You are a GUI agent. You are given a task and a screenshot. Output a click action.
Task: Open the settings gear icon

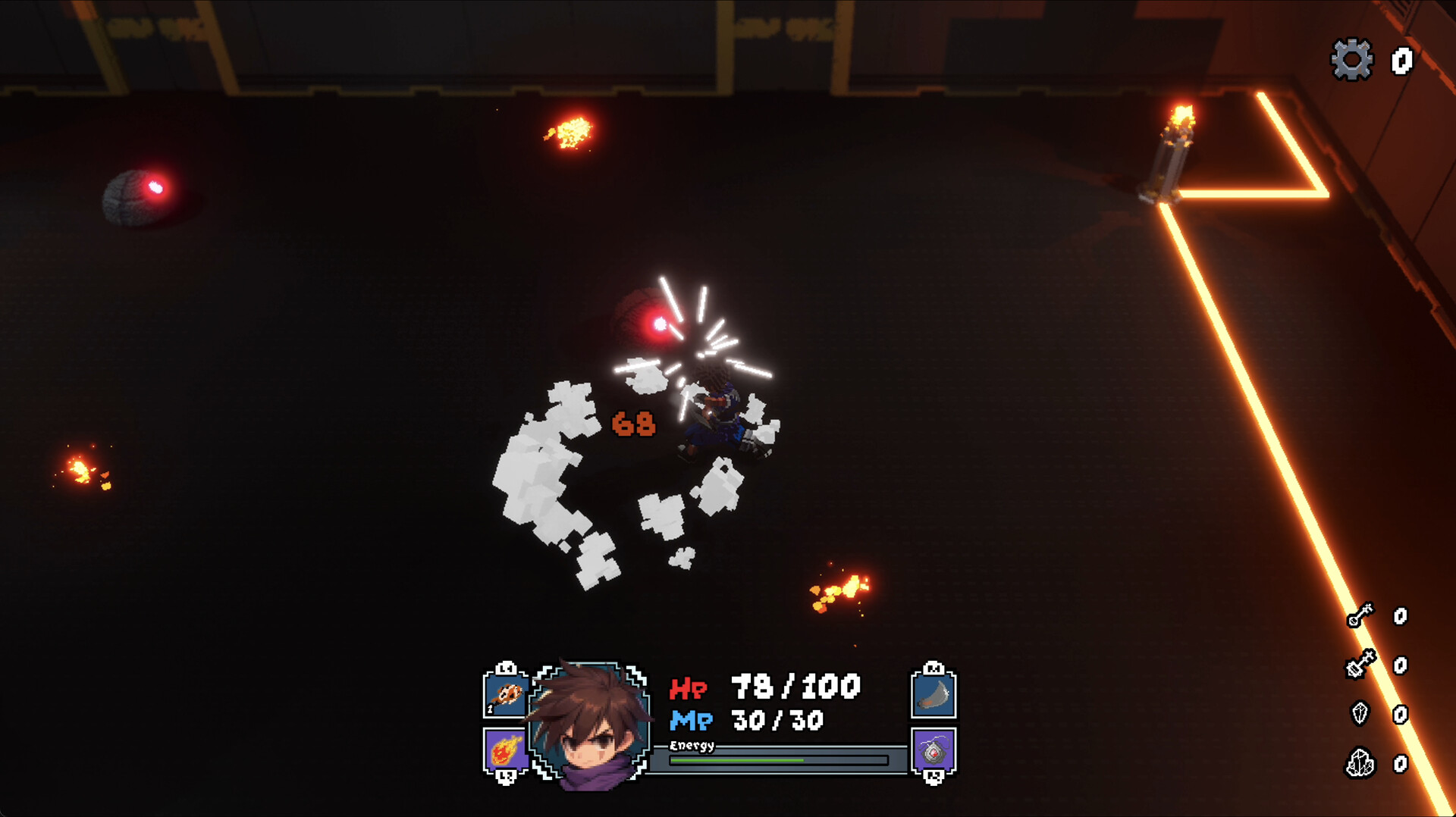(x=1352, y=61)
